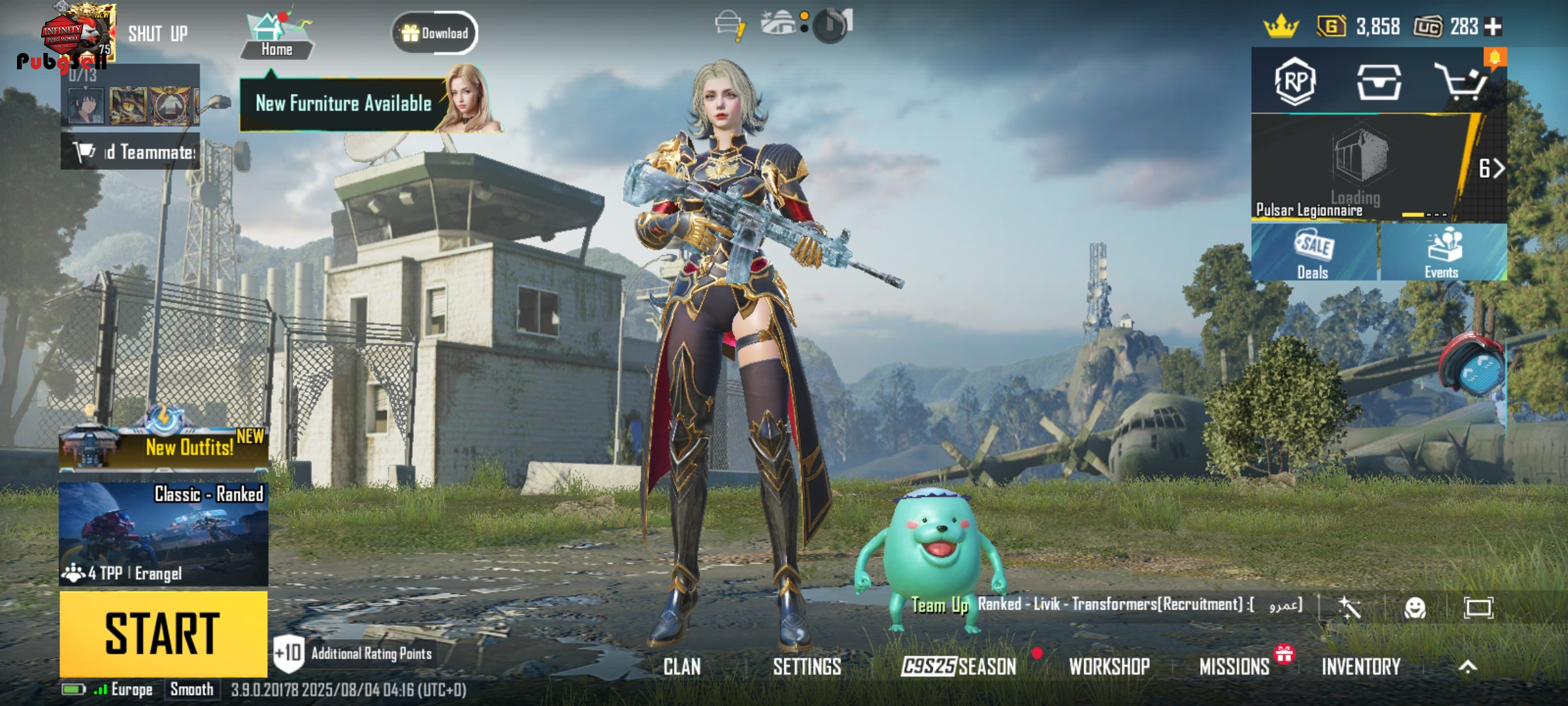Open the supply crate icon
Viewport: 1568px width, 706px height.
1379,82
